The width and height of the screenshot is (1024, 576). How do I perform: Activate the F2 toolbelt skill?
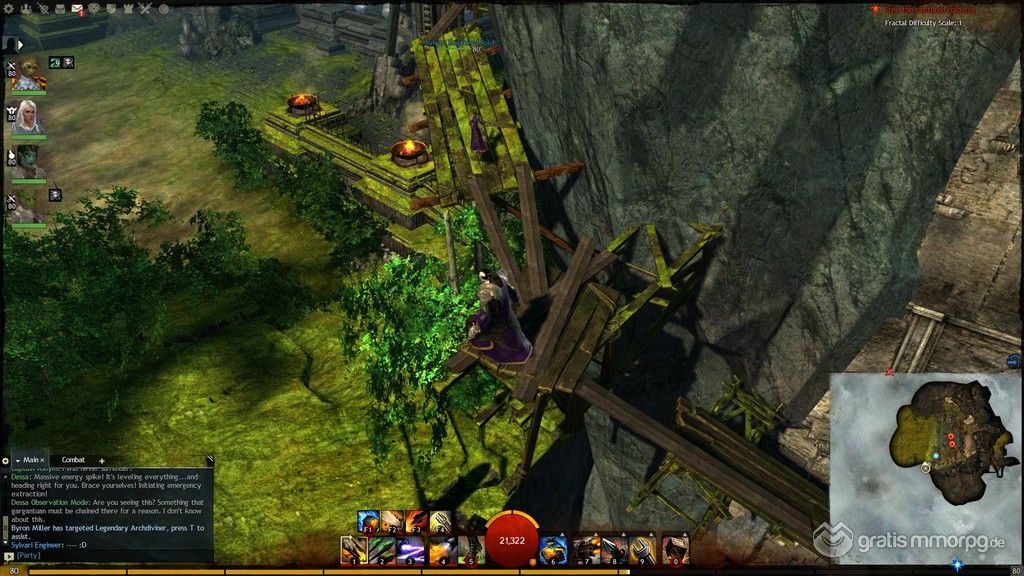[393, 521]
